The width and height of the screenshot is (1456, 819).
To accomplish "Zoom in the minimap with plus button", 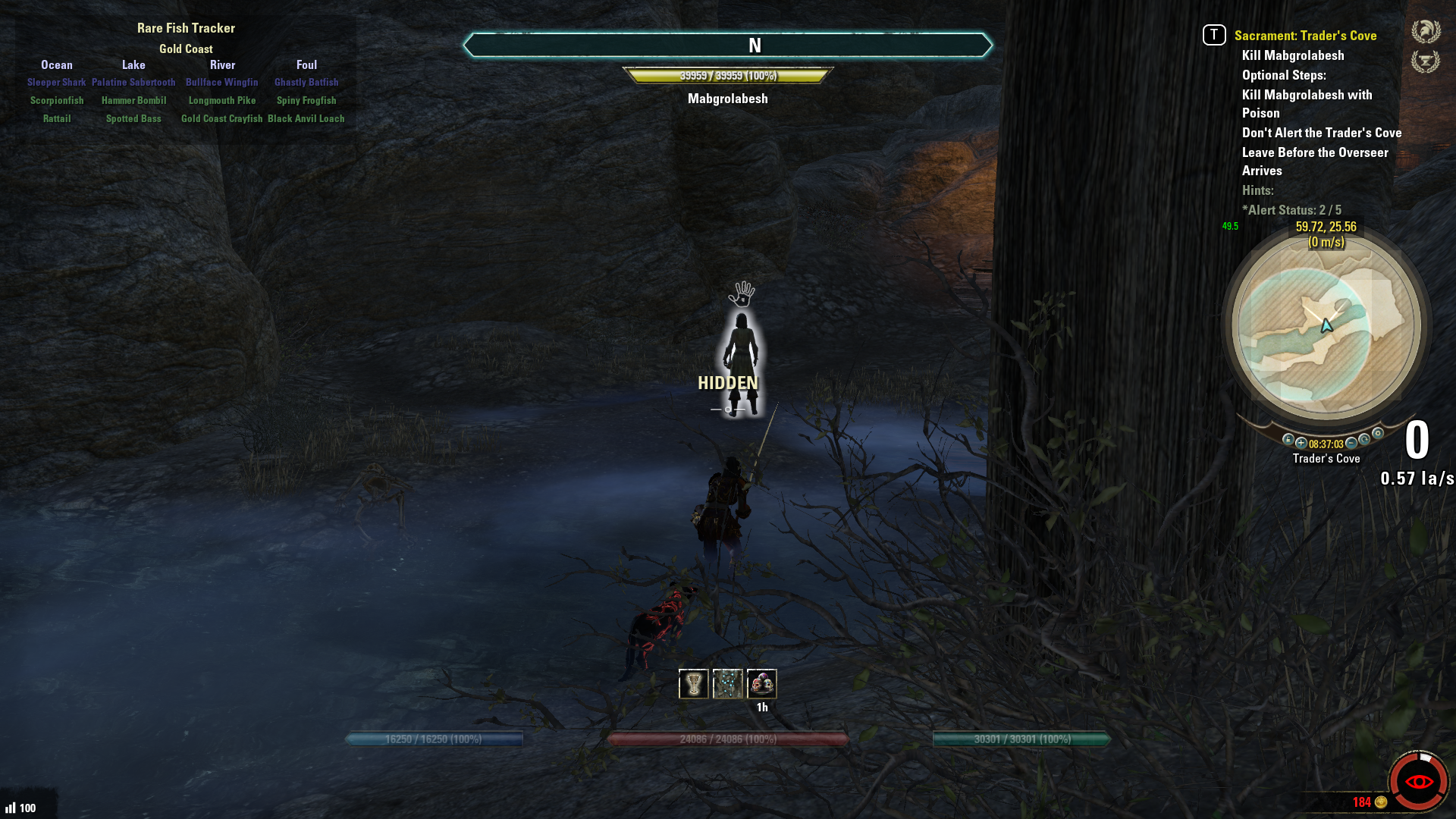I will pyautogui.click(x=1301, y=443).
